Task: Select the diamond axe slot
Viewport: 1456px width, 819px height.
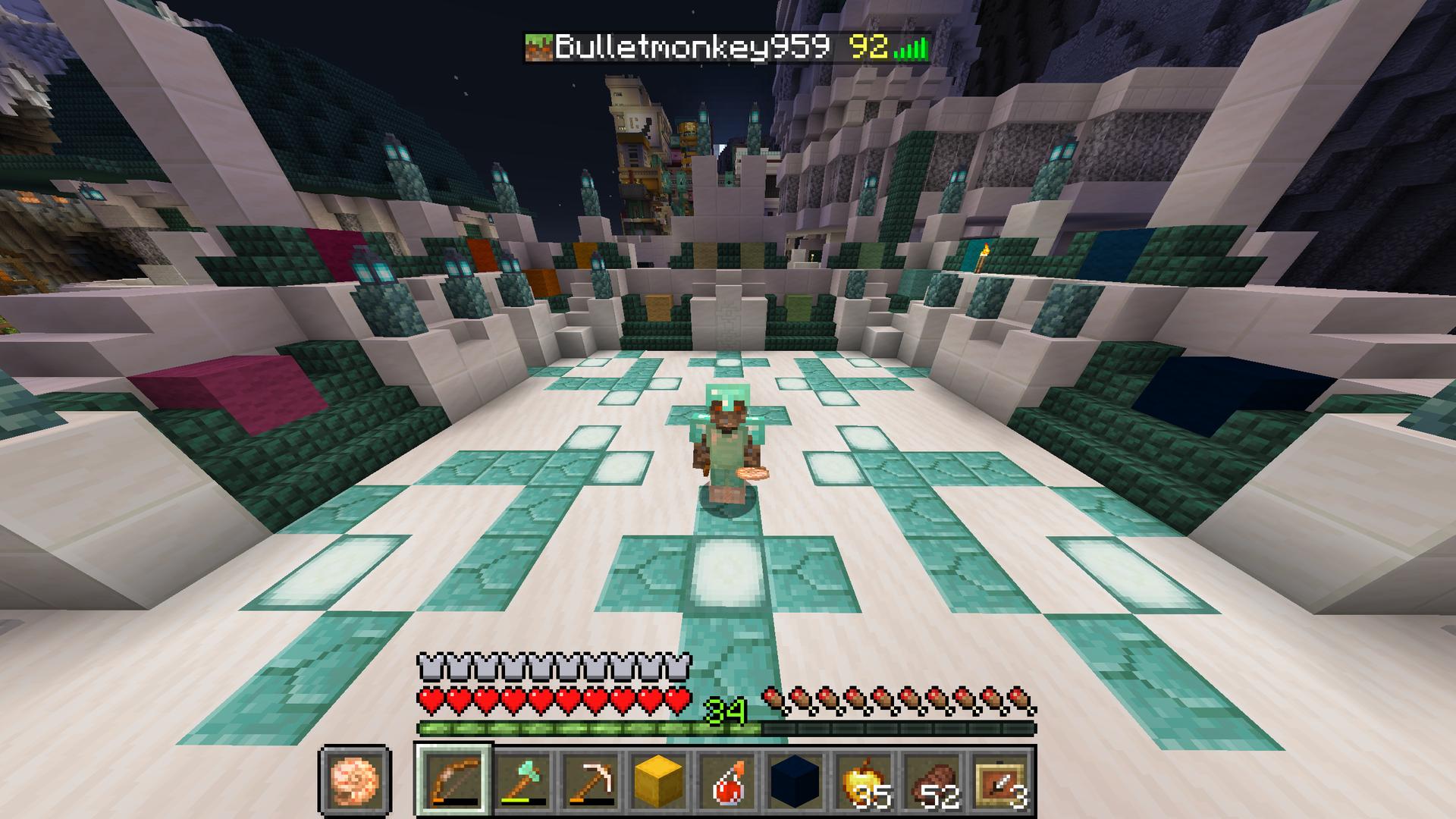Action: tap(521, 780)
